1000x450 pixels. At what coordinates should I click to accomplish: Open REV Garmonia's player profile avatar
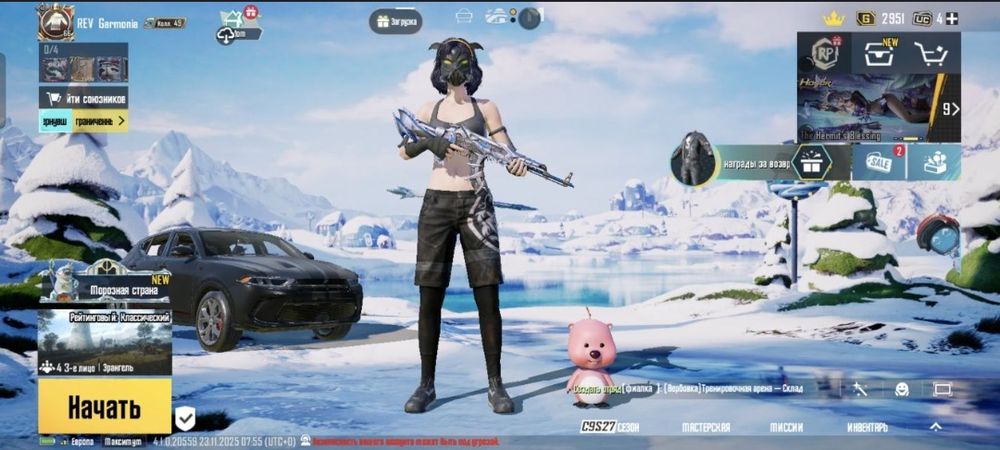56,22
